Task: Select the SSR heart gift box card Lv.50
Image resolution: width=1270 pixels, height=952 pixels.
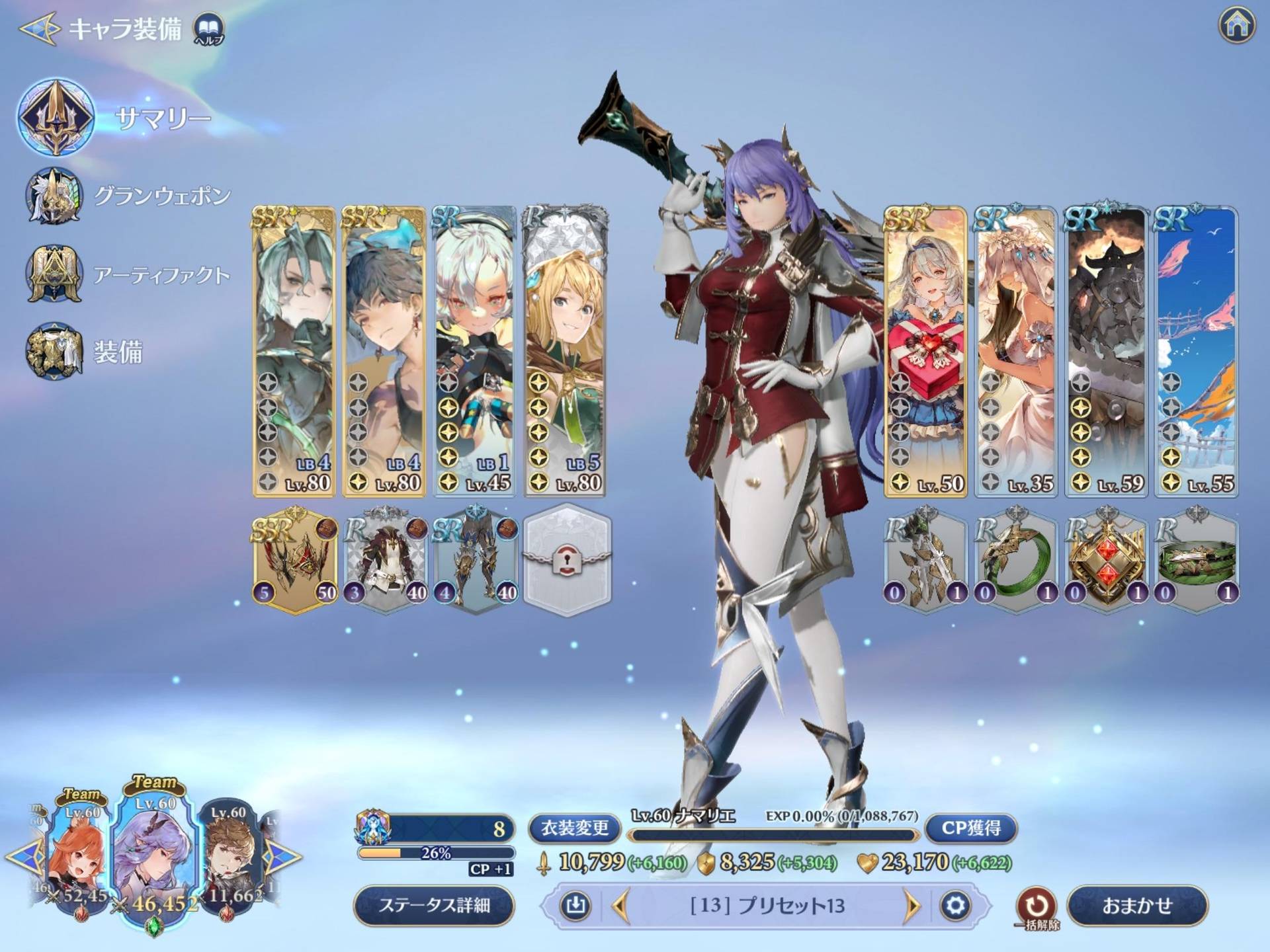Action: [x=925, y=352]
